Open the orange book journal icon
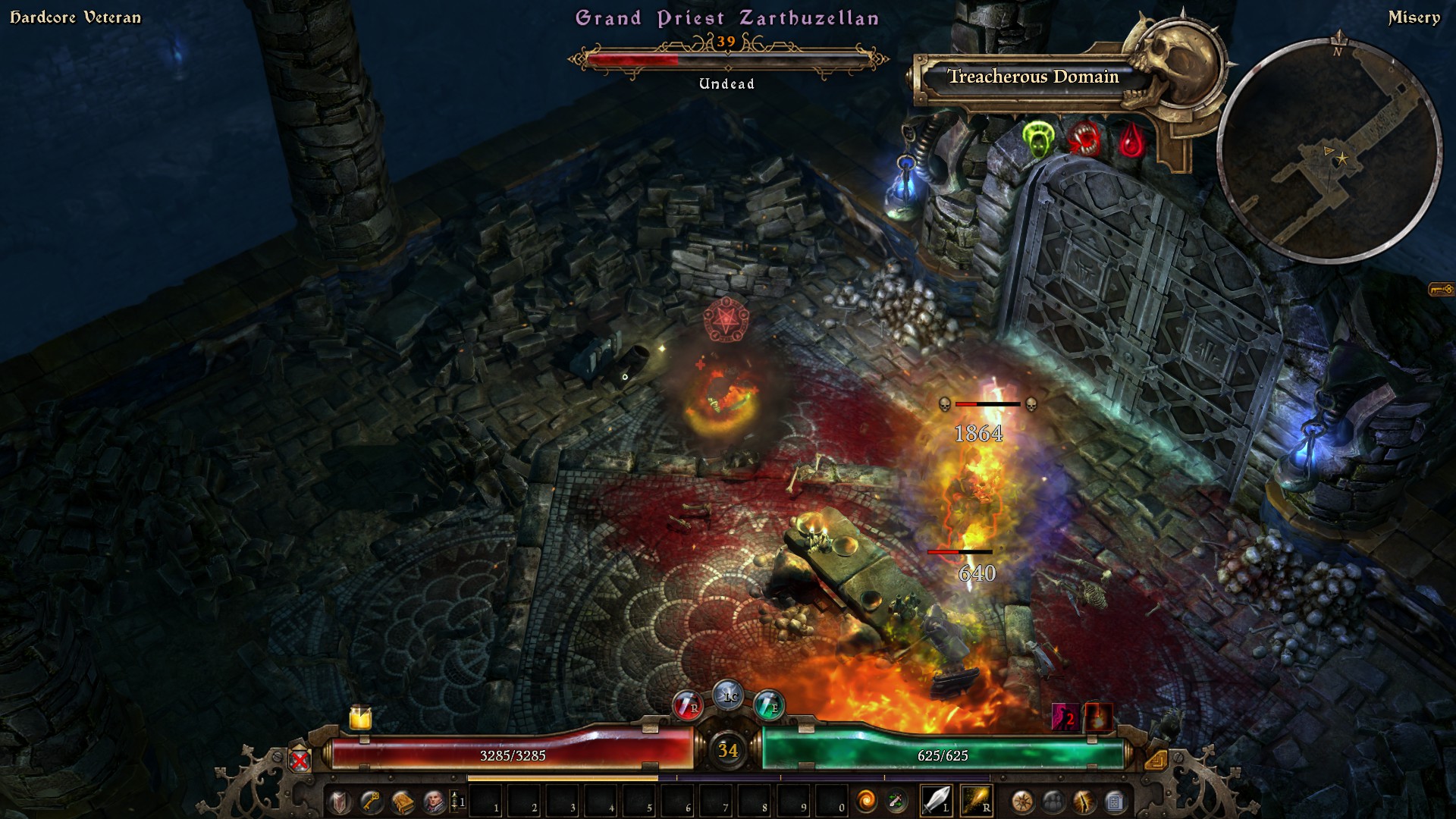1456x819 pixels. pyautogui.click(x=402, y=802)
